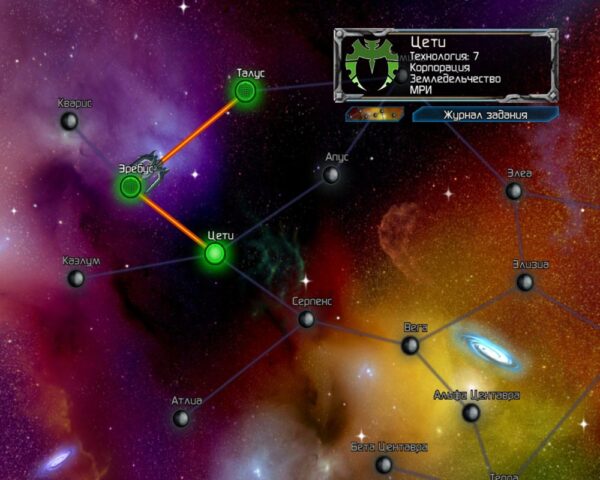Choose the Эребус system node
This screenshot has width=600, height=480.
130,186
